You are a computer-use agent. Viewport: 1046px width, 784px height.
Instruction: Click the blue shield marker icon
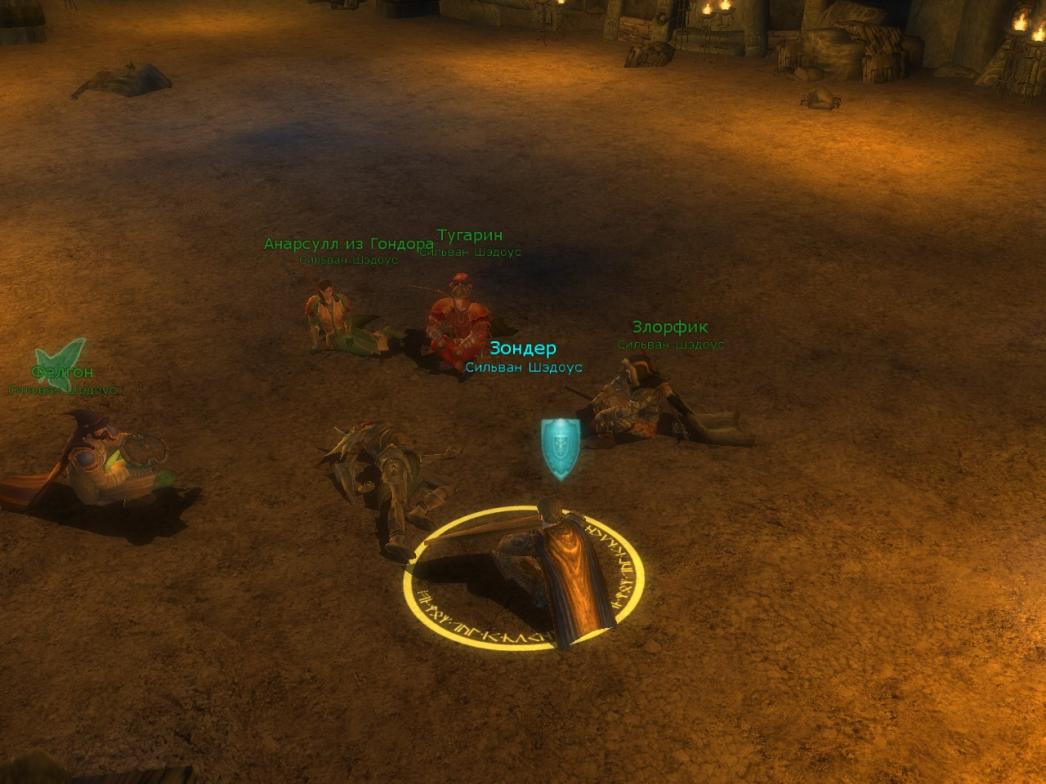coord(560,446)
